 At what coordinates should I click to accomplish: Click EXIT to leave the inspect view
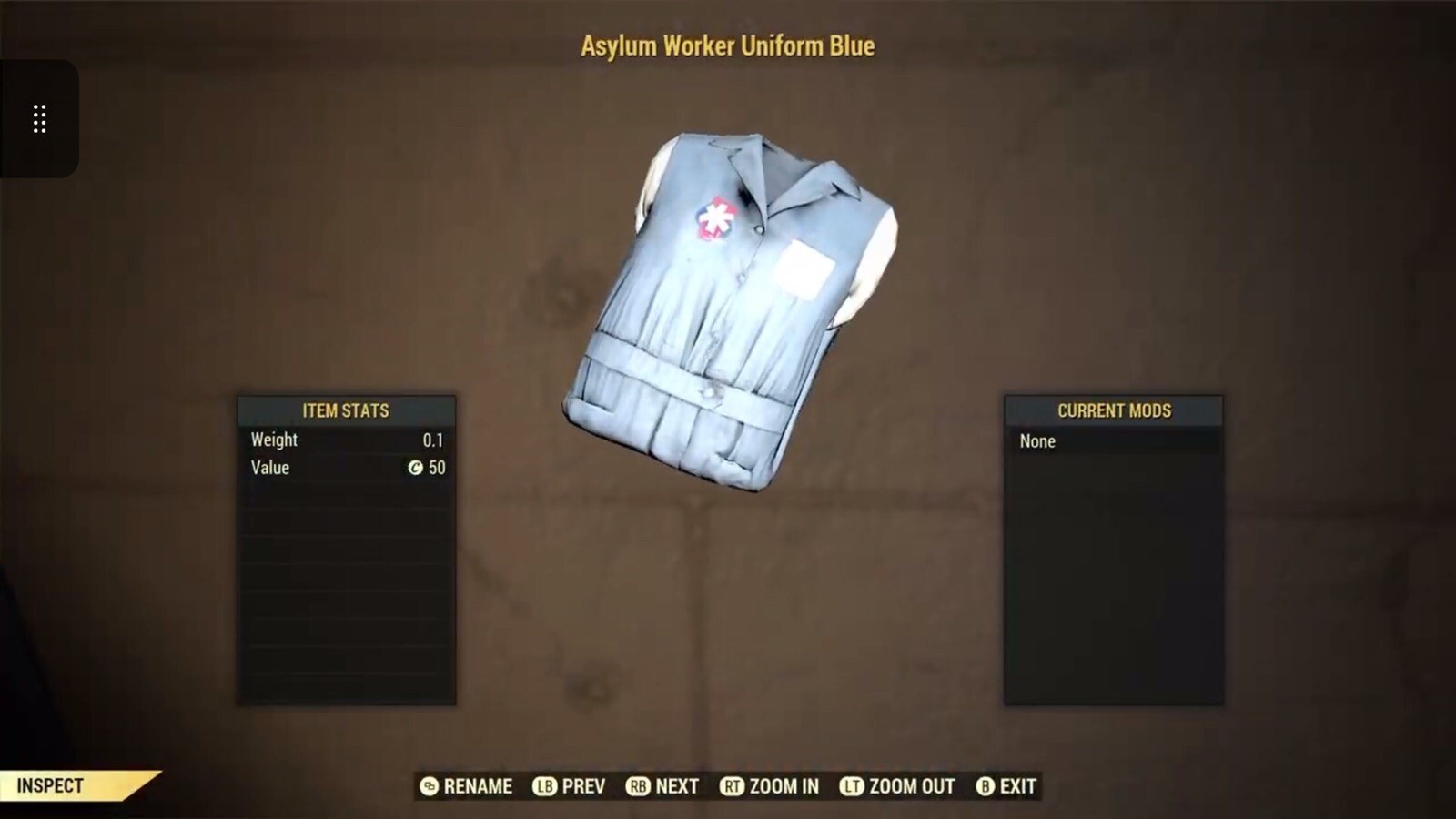(1018, 786)
